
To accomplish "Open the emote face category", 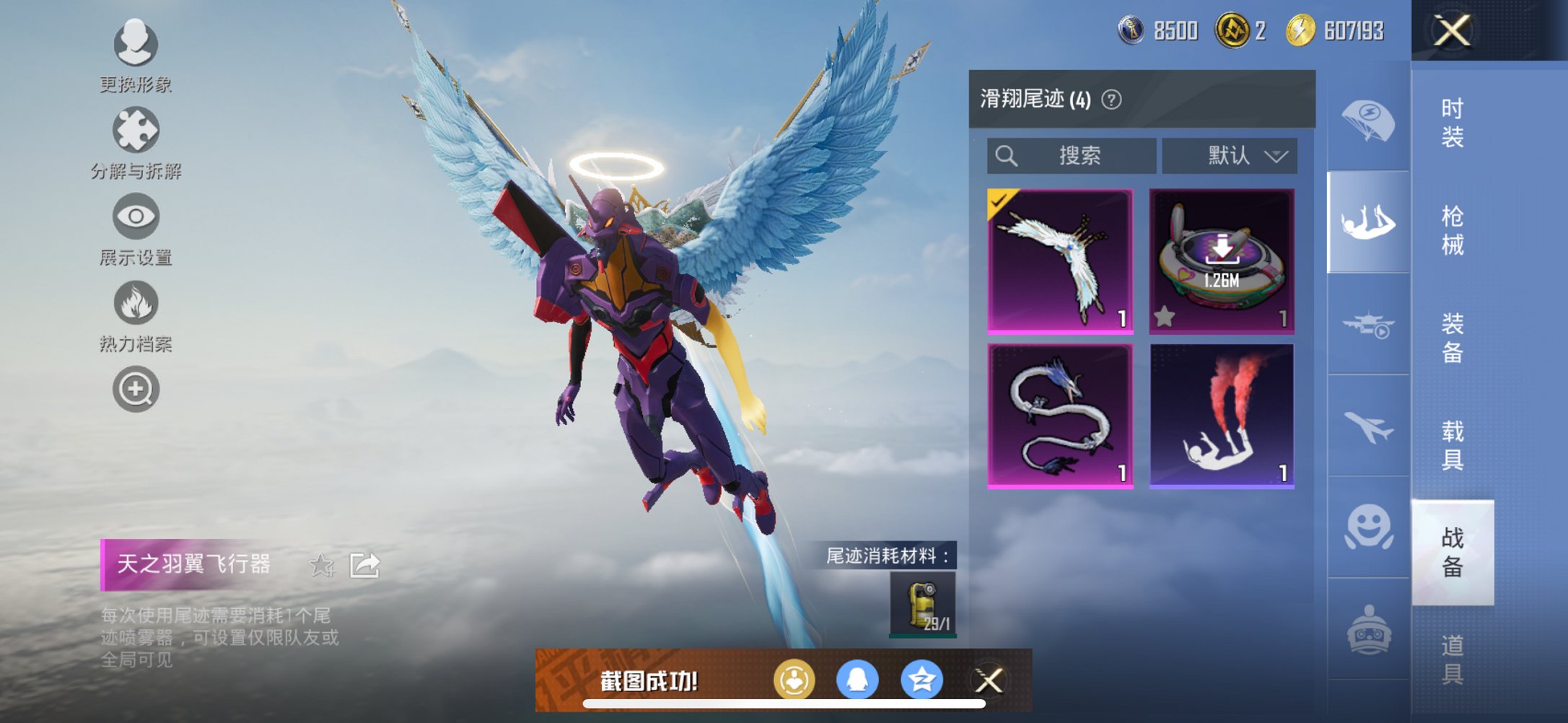I will (x=1367, y=527).
